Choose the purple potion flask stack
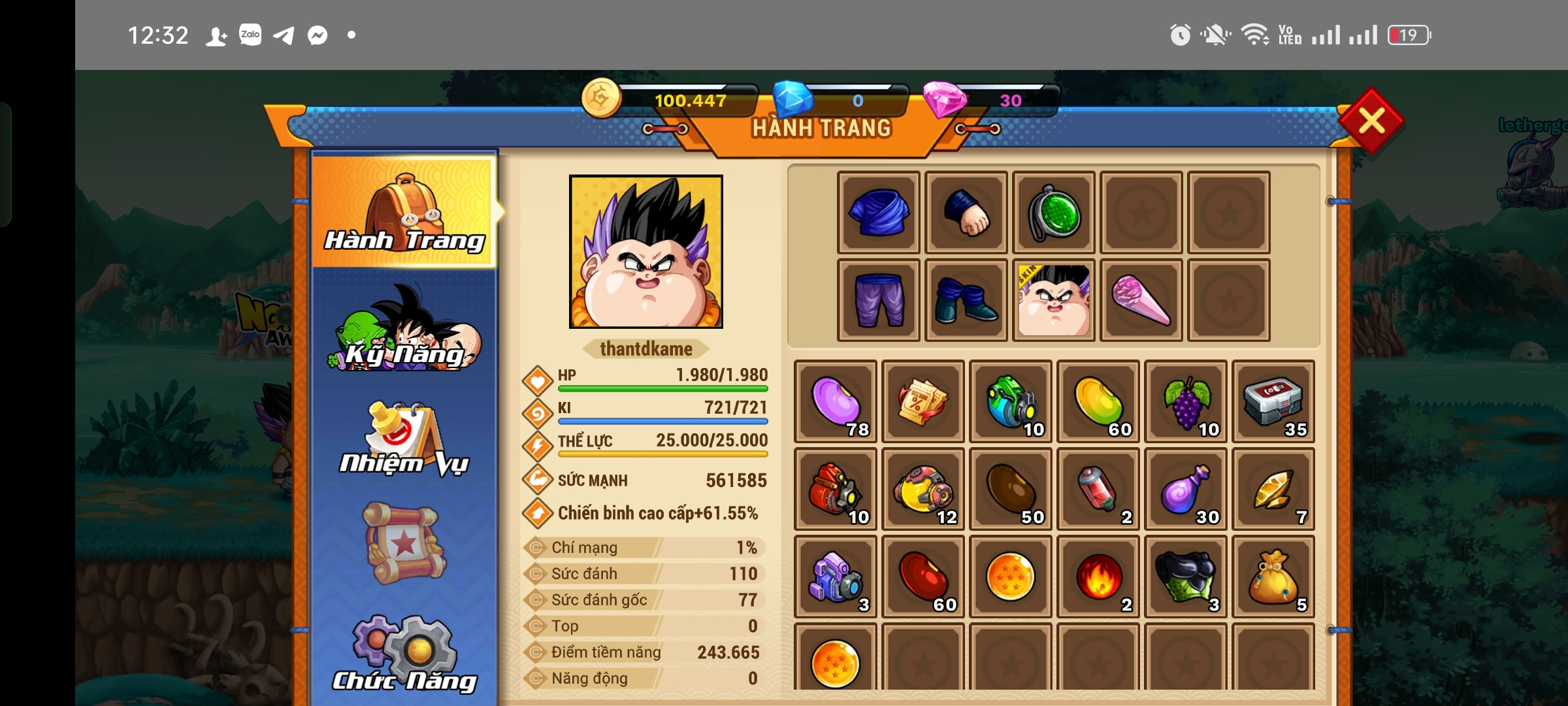Viewport: 1568px width, 706px height. pos(1186,489)
